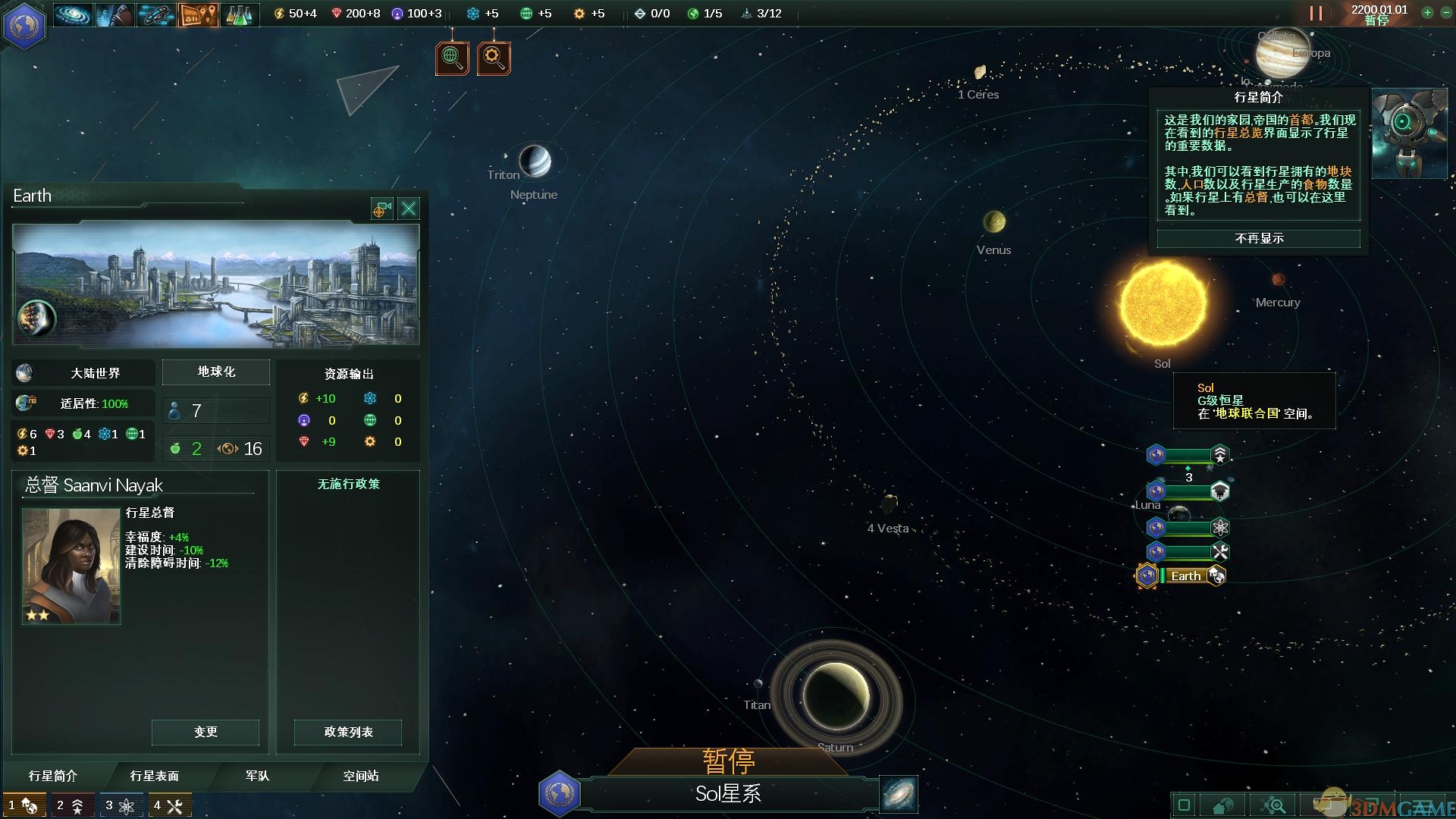Click the 变更 governor change button
This screenshot has width=1456, height=819.
206,732
